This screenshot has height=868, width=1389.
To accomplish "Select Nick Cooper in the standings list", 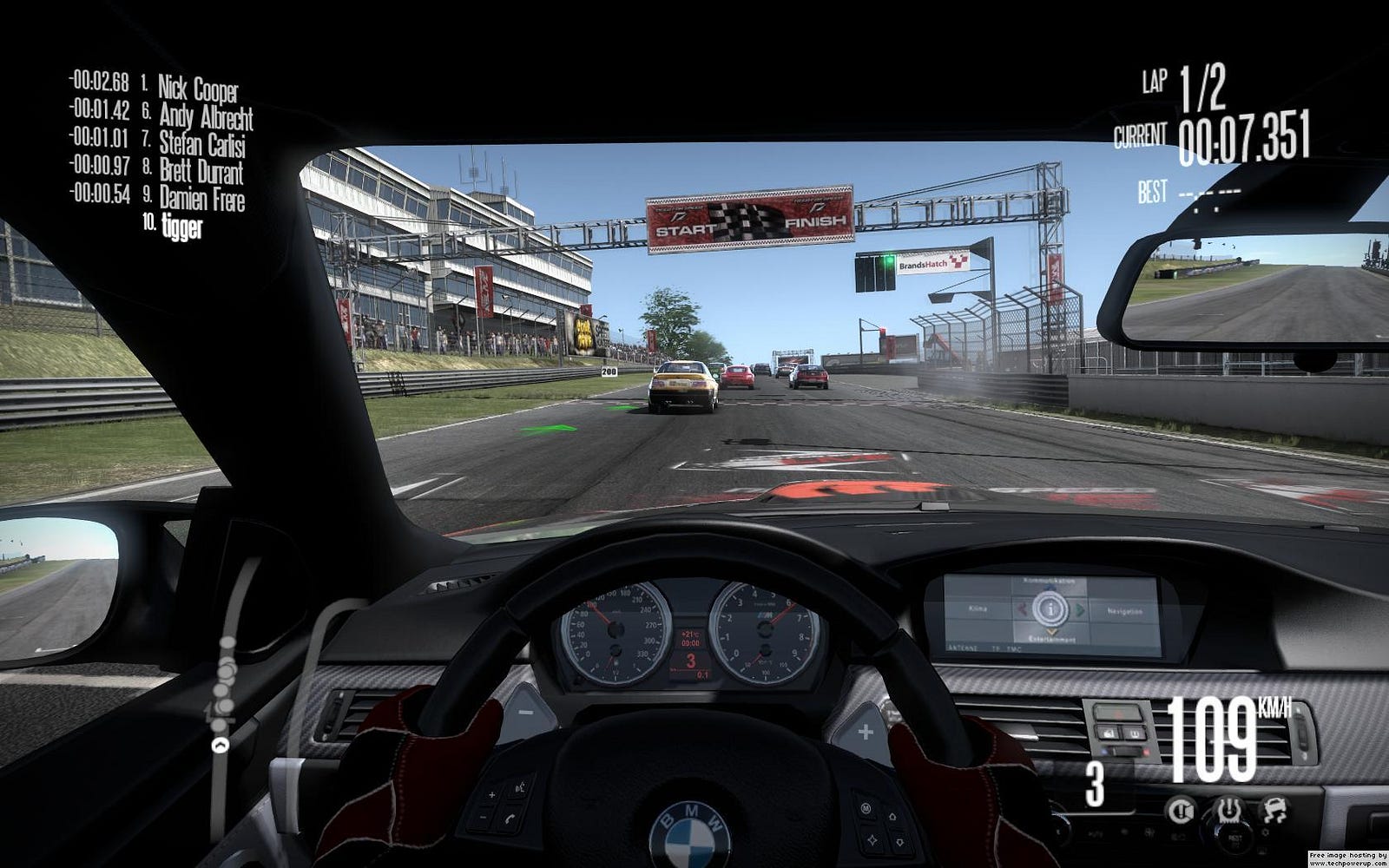I will point(197,88).
